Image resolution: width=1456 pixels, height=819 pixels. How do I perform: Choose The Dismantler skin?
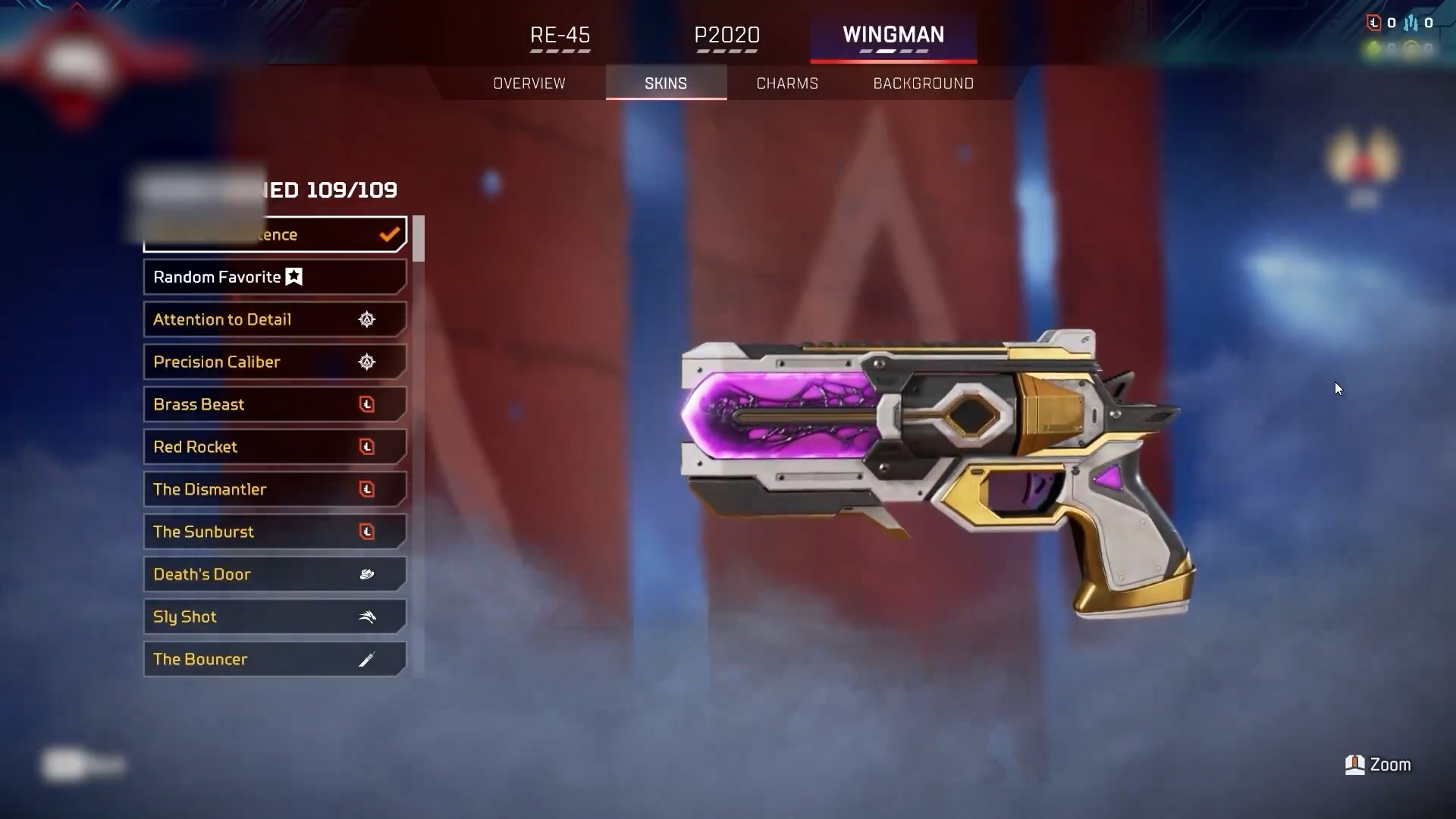[x=275, y=490]
